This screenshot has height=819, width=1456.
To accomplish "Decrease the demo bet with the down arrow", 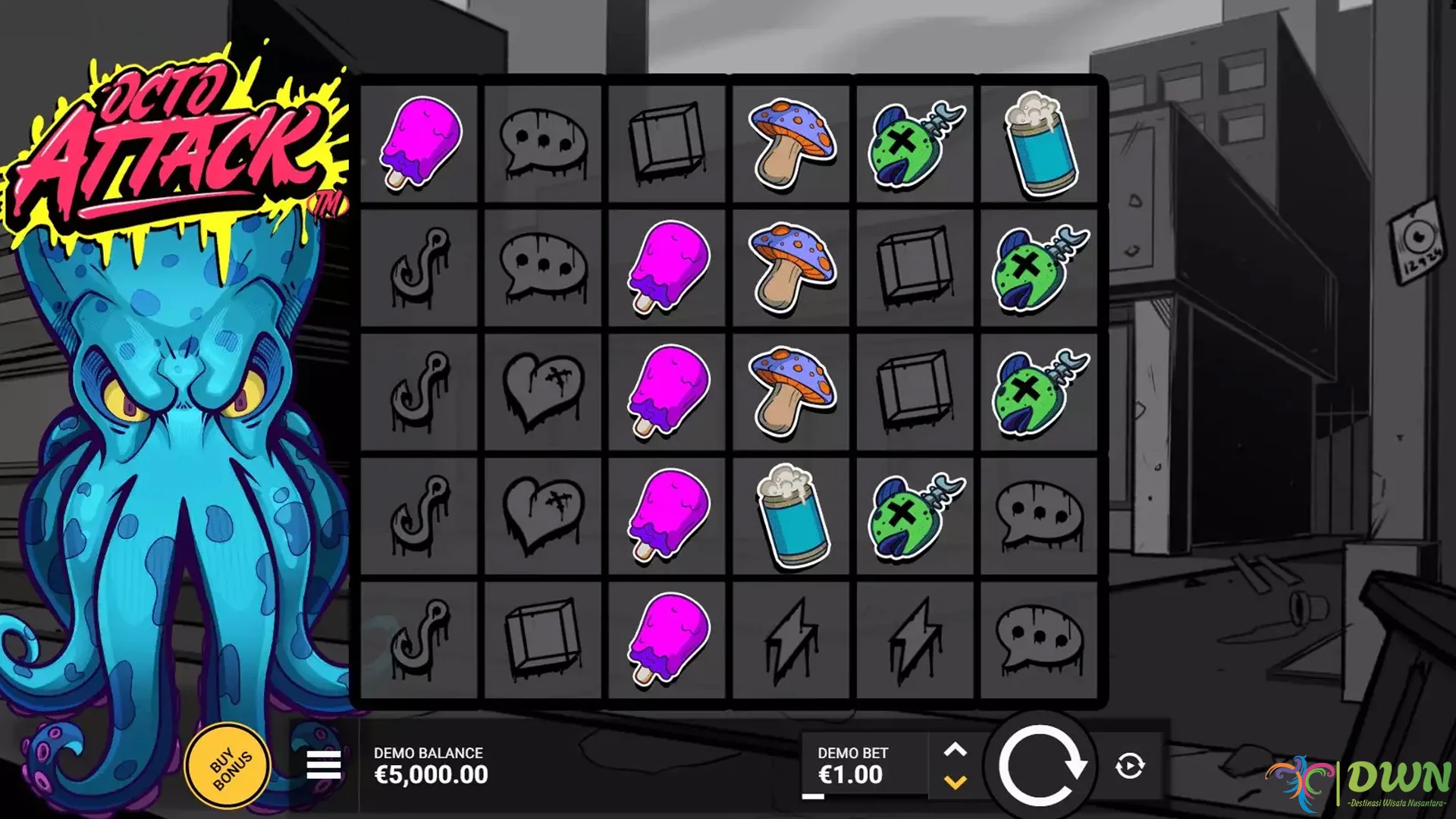I will (x=955, y=782).
